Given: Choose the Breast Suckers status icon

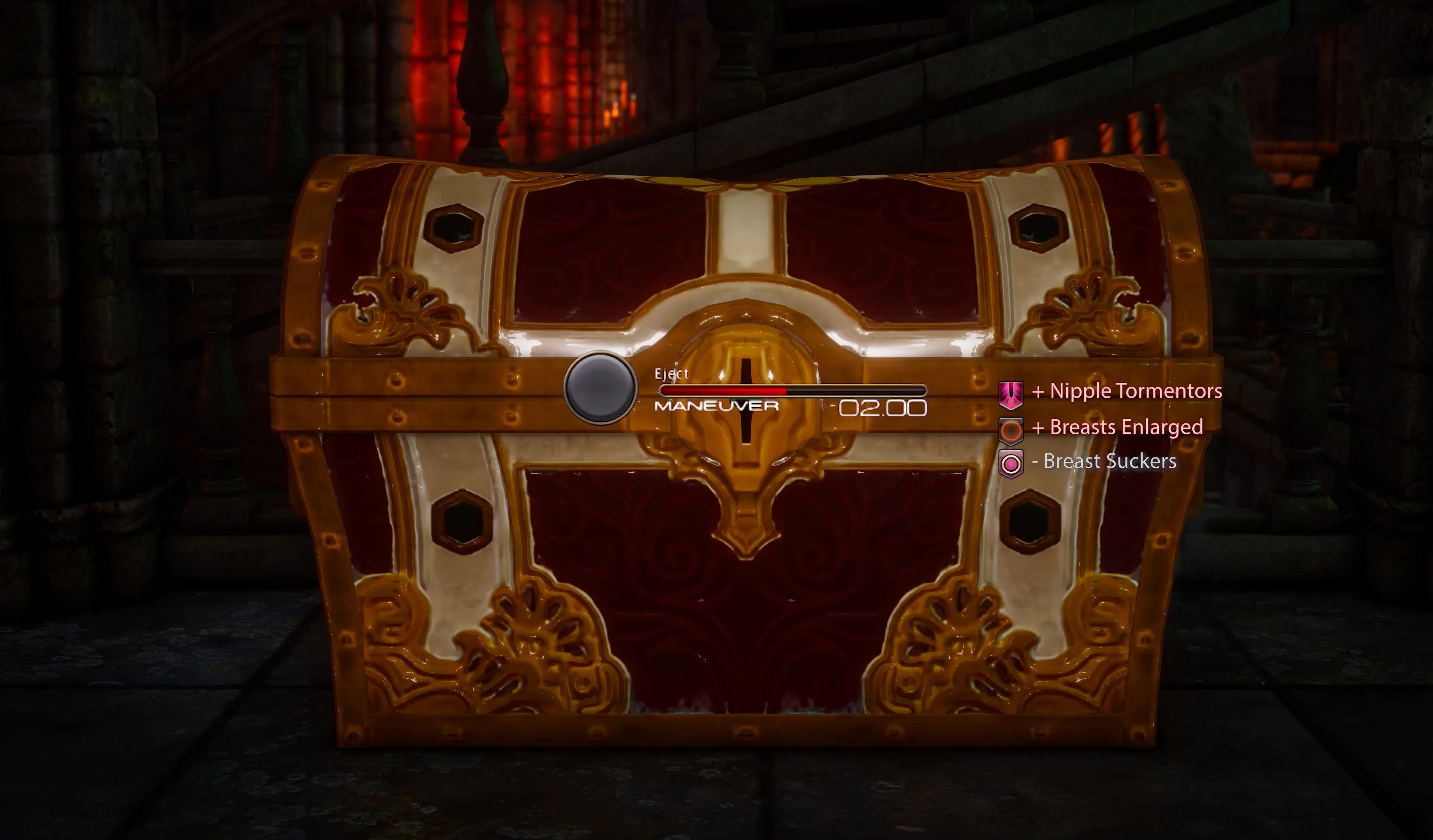Looking at the screenshot, I should point(1011,464).
